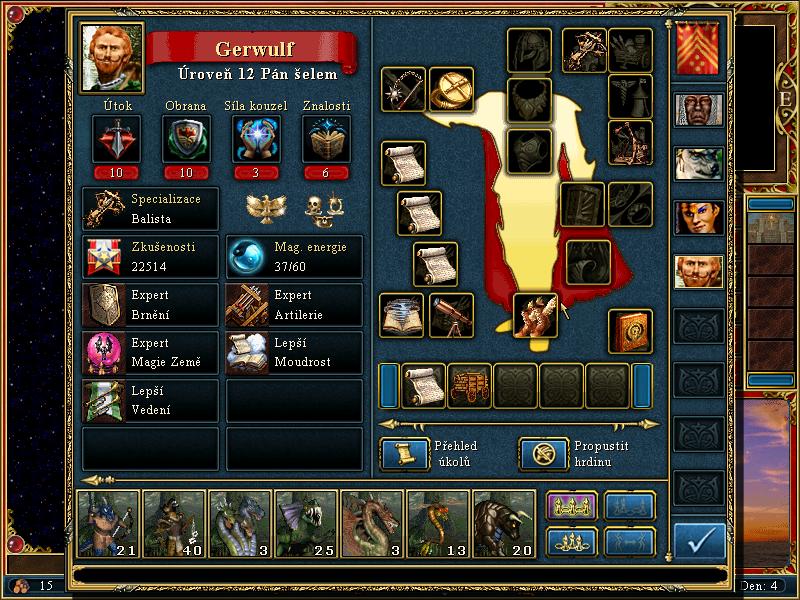Show the Balista specialization details
Image resolution: width=800 pixels, height=600 pixels.
[x=150, y=207]
